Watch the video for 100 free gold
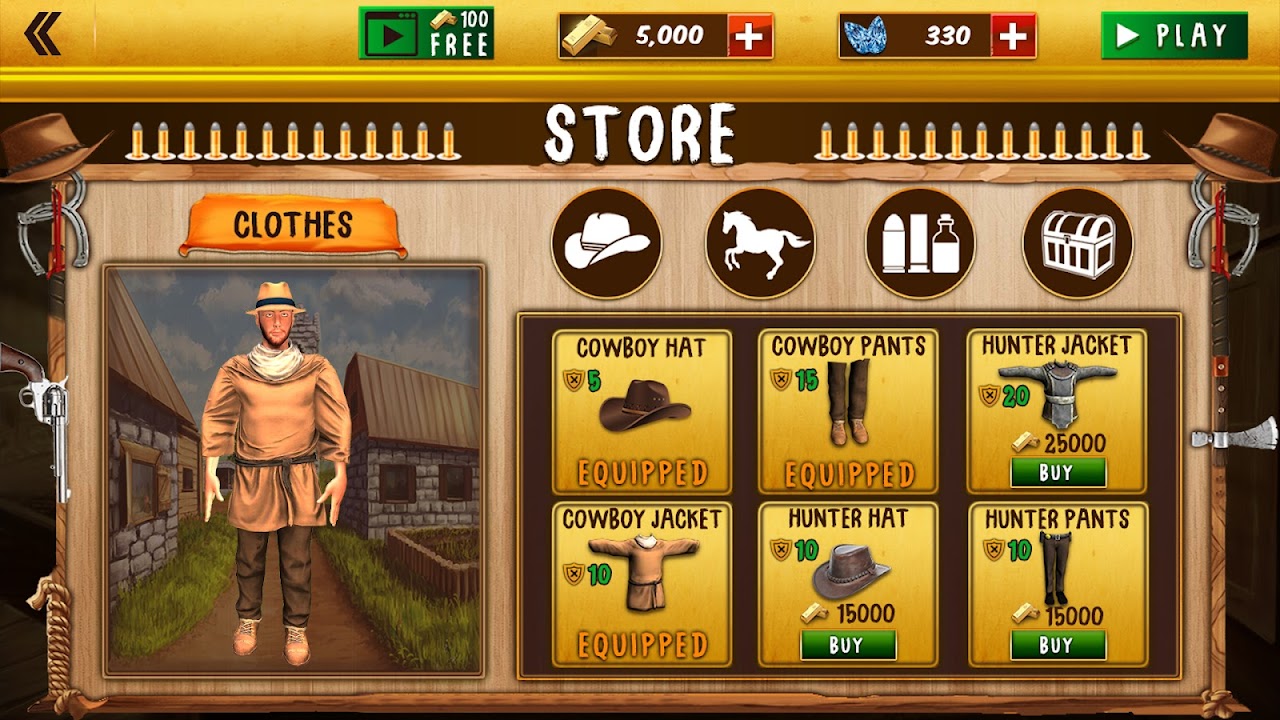The image size is (1280, 720). coord(426,34)
